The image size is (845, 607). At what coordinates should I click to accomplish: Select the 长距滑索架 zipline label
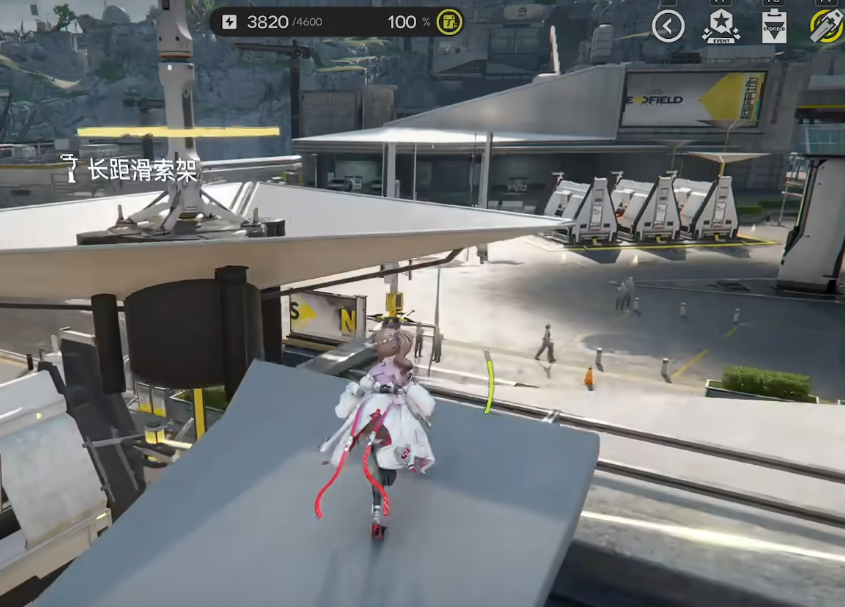coord(130,169)
